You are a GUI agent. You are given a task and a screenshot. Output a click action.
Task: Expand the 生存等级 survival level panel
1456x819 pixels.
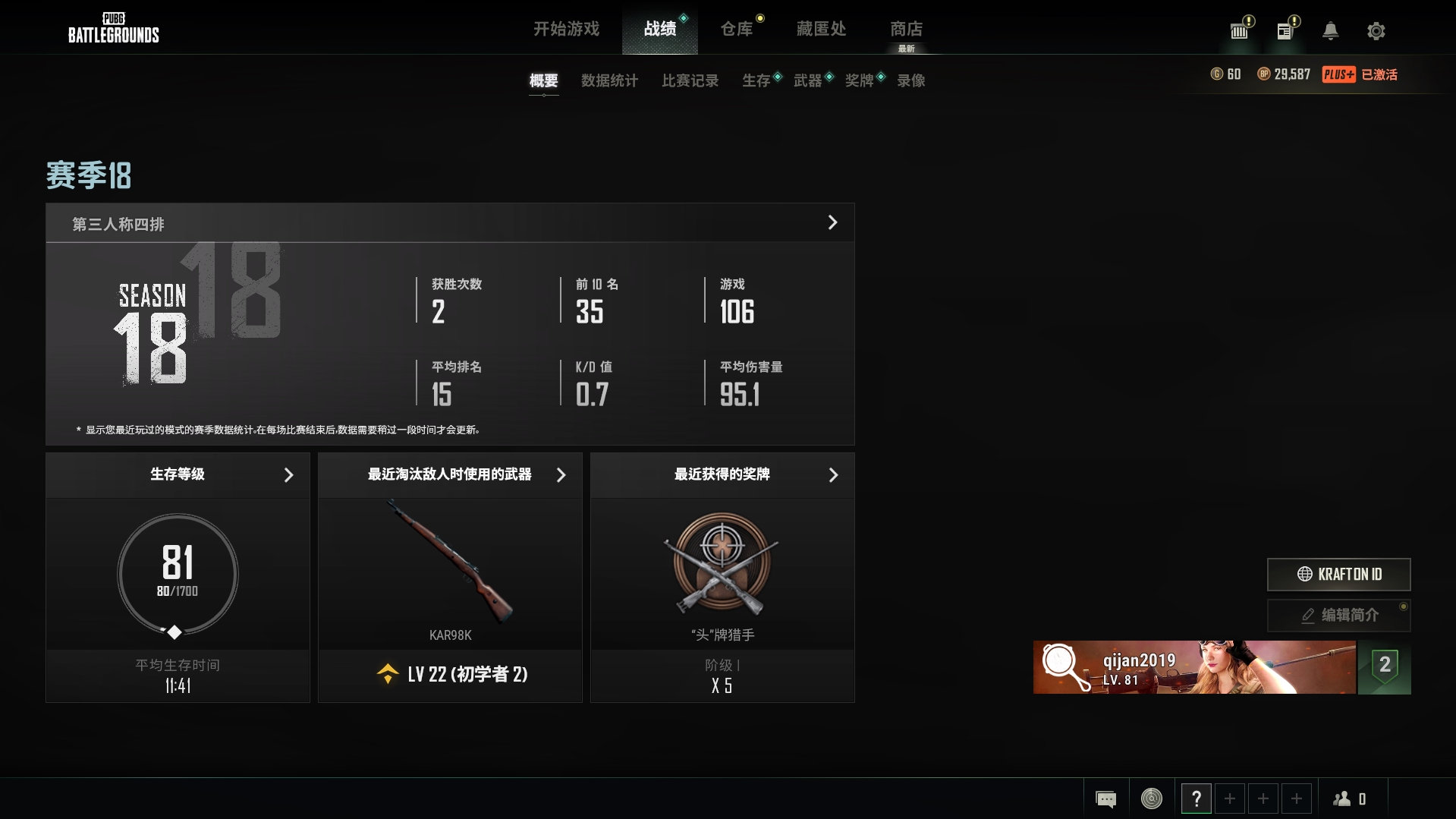pyautogui.click(x=288, y=475)
